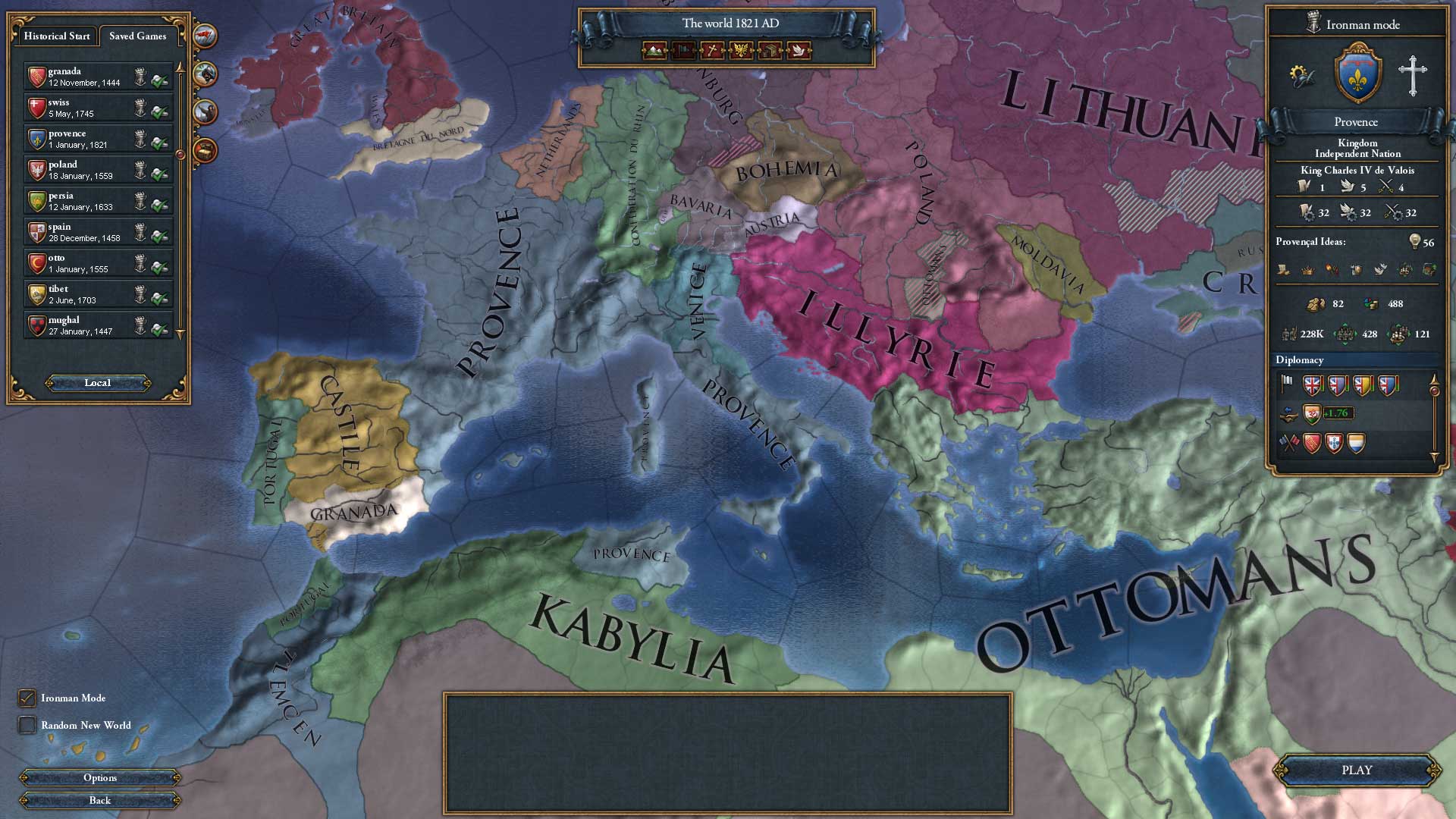Click the Local button under the saves list
The image size is (1456, 819).
pos(97,383)
